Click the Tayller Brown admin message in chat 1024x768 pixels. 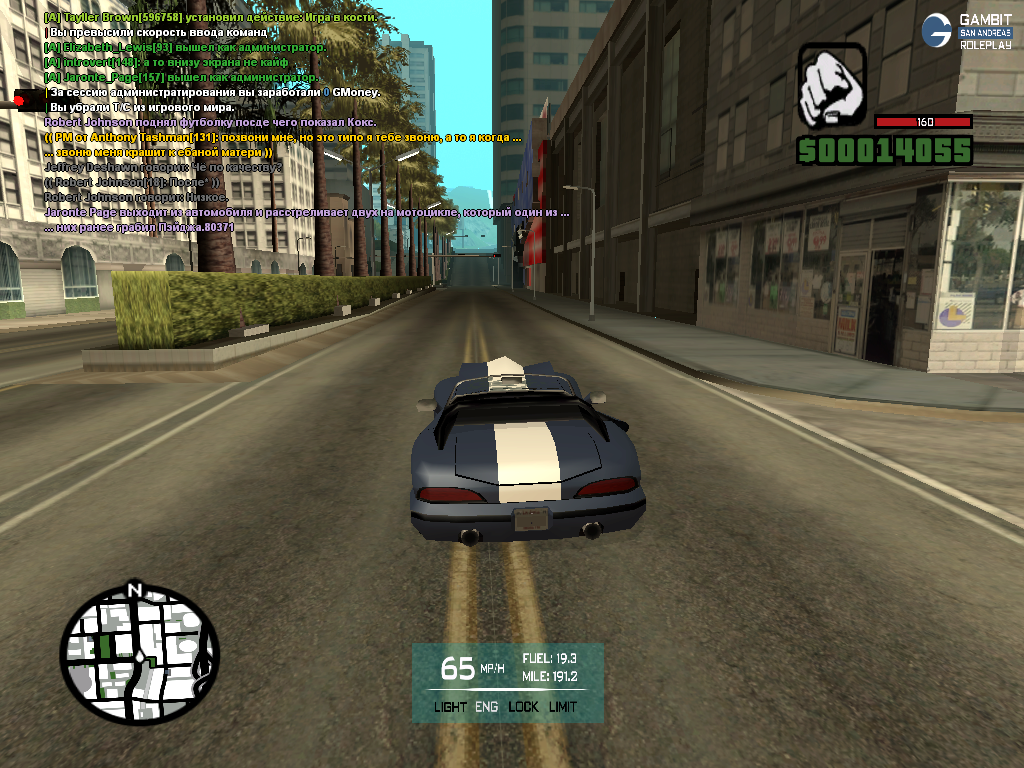coord(210,18)
